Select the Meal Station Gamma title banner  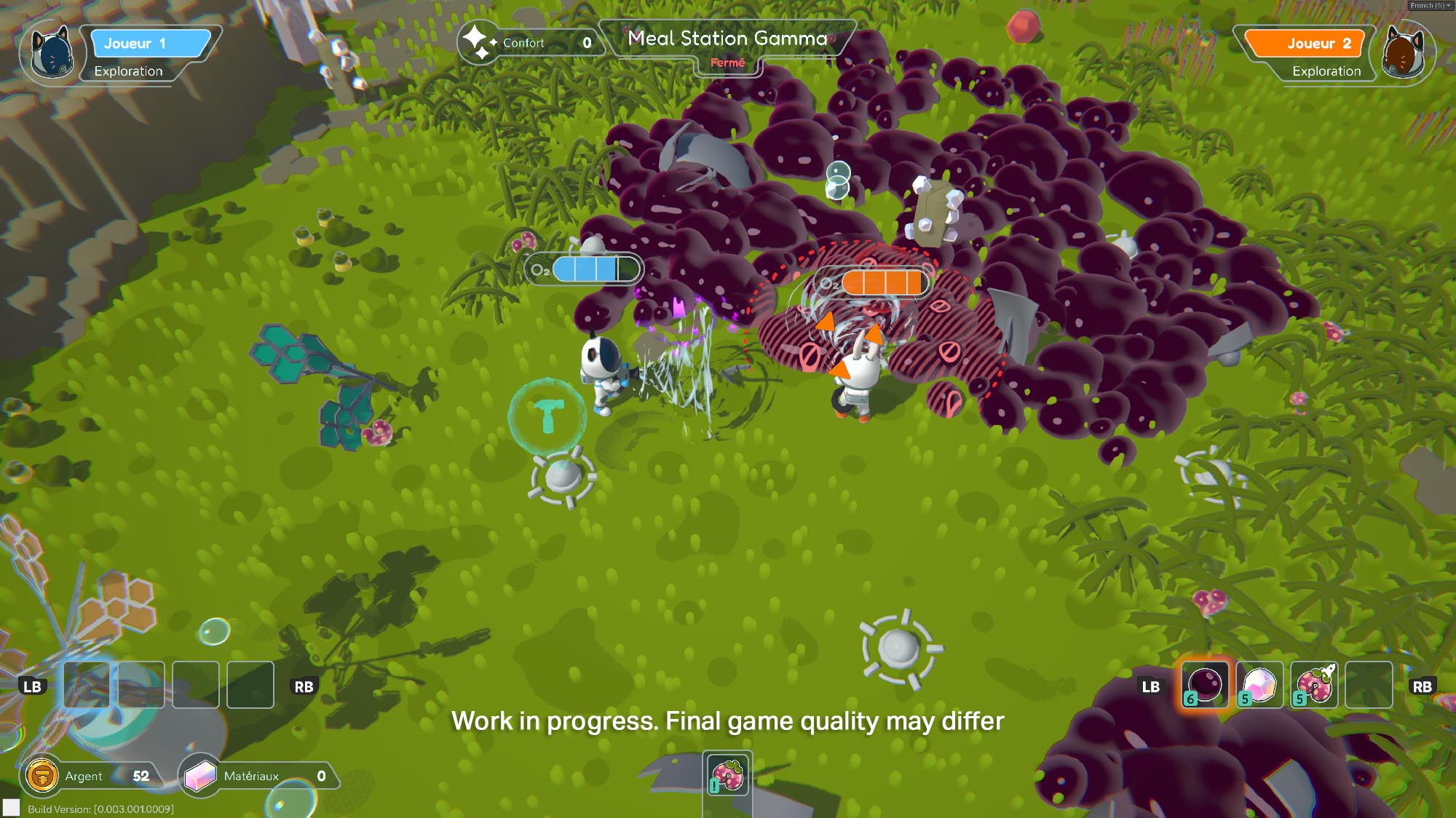click(x=727, y=39)
